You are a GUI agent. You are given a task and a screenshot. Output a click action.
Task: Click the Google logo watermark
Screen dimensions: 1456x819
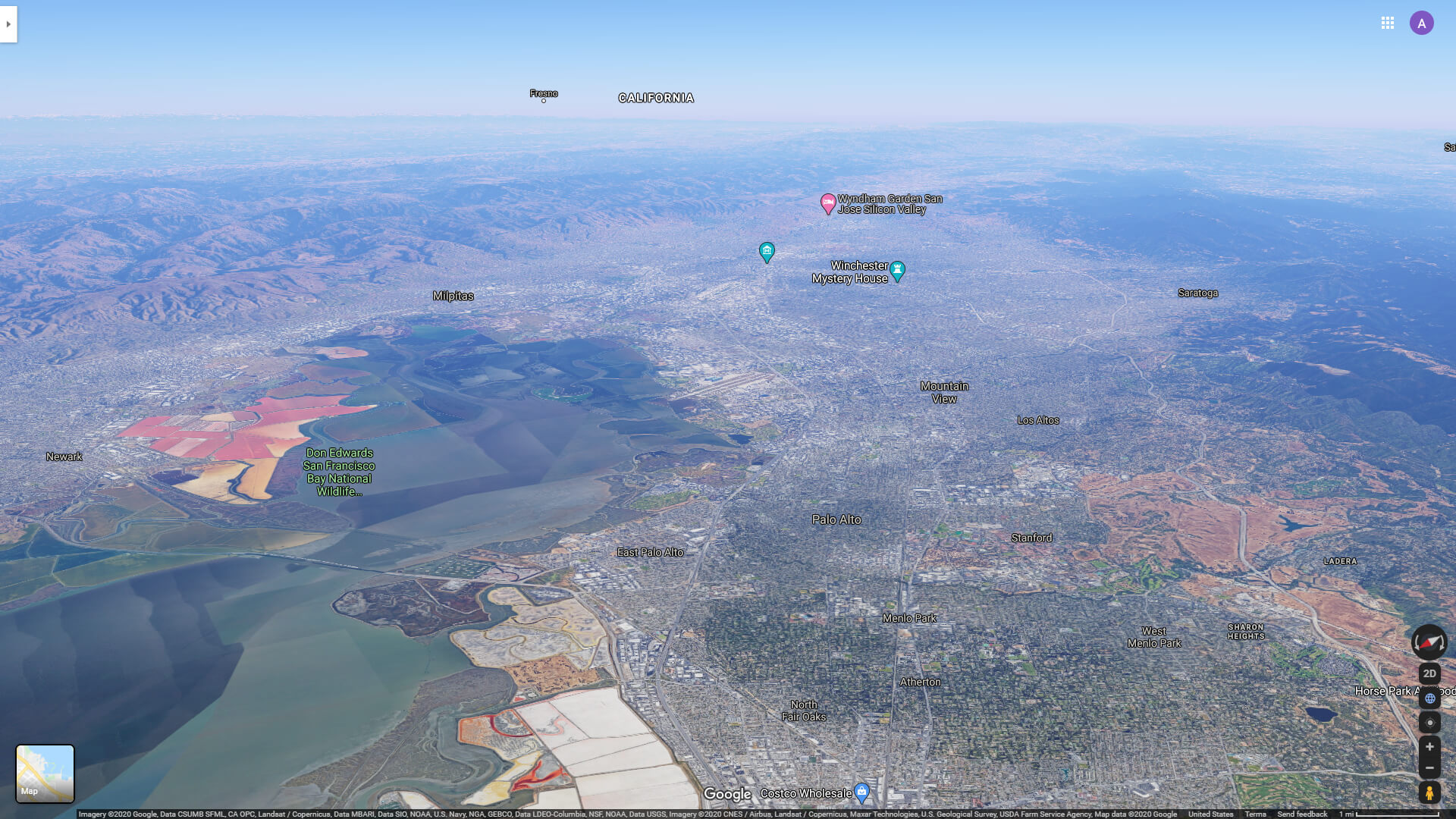(x=726, y=794)
